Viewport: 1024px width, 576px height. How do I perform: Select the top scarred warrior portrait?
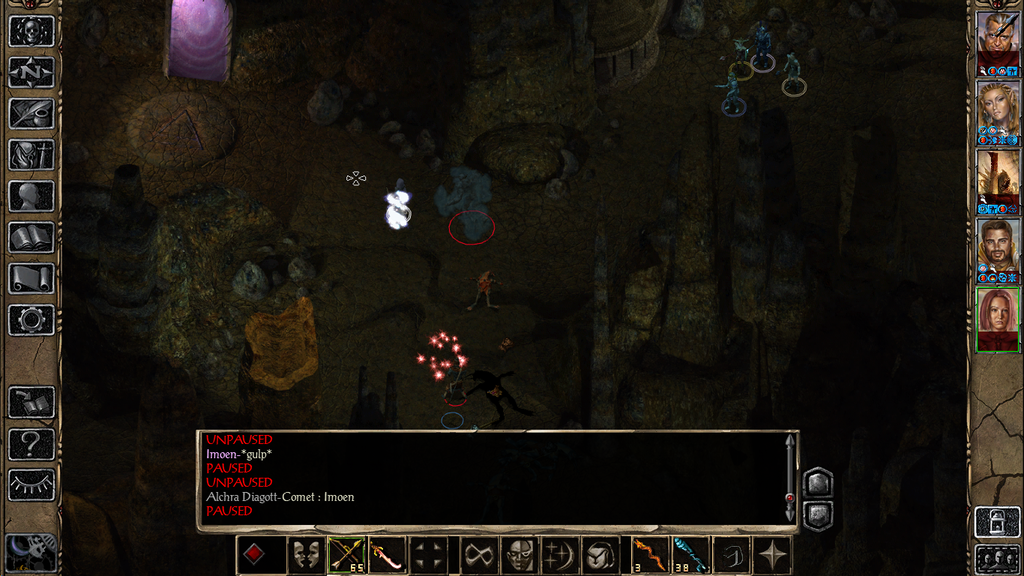coord(998,38)
